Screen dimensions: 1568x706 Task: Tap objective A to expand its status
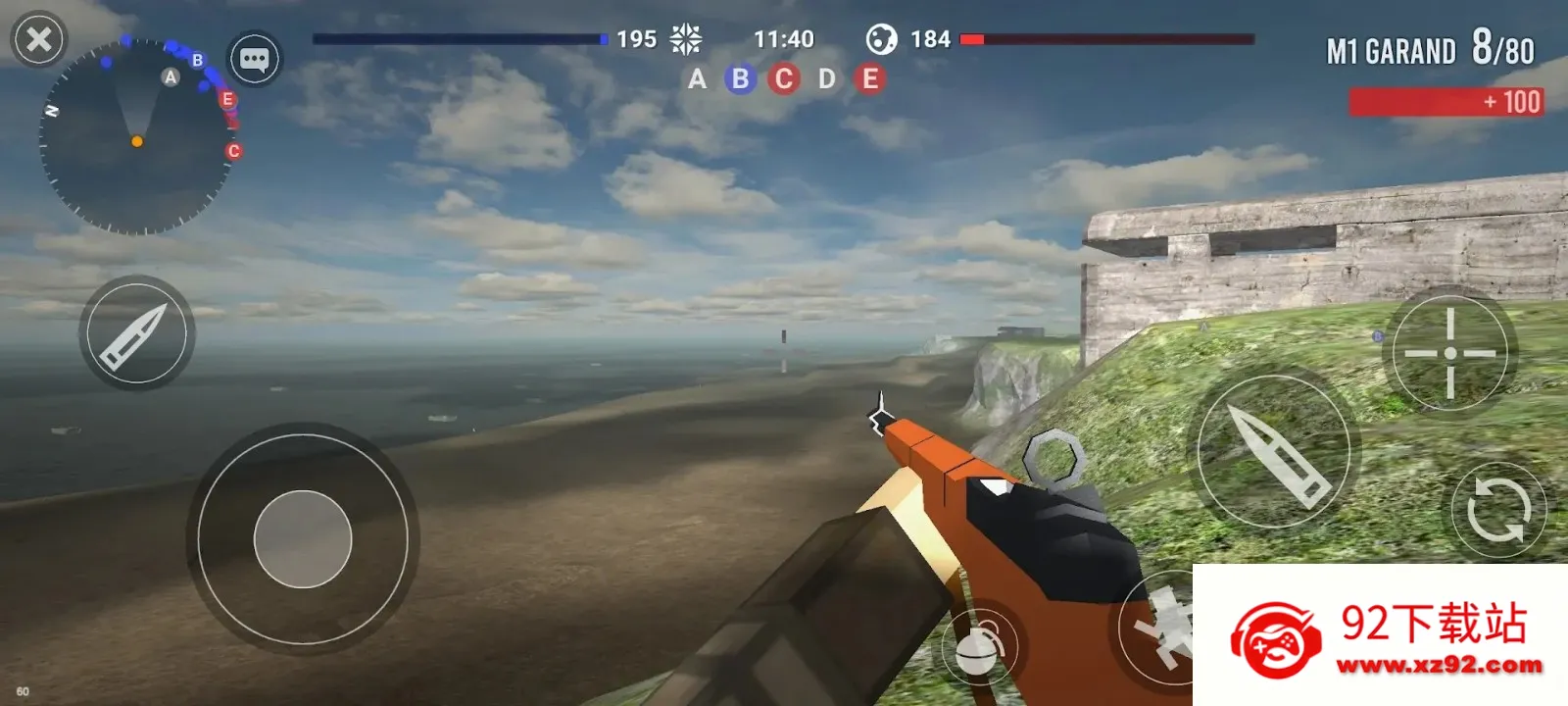[698, 79]
